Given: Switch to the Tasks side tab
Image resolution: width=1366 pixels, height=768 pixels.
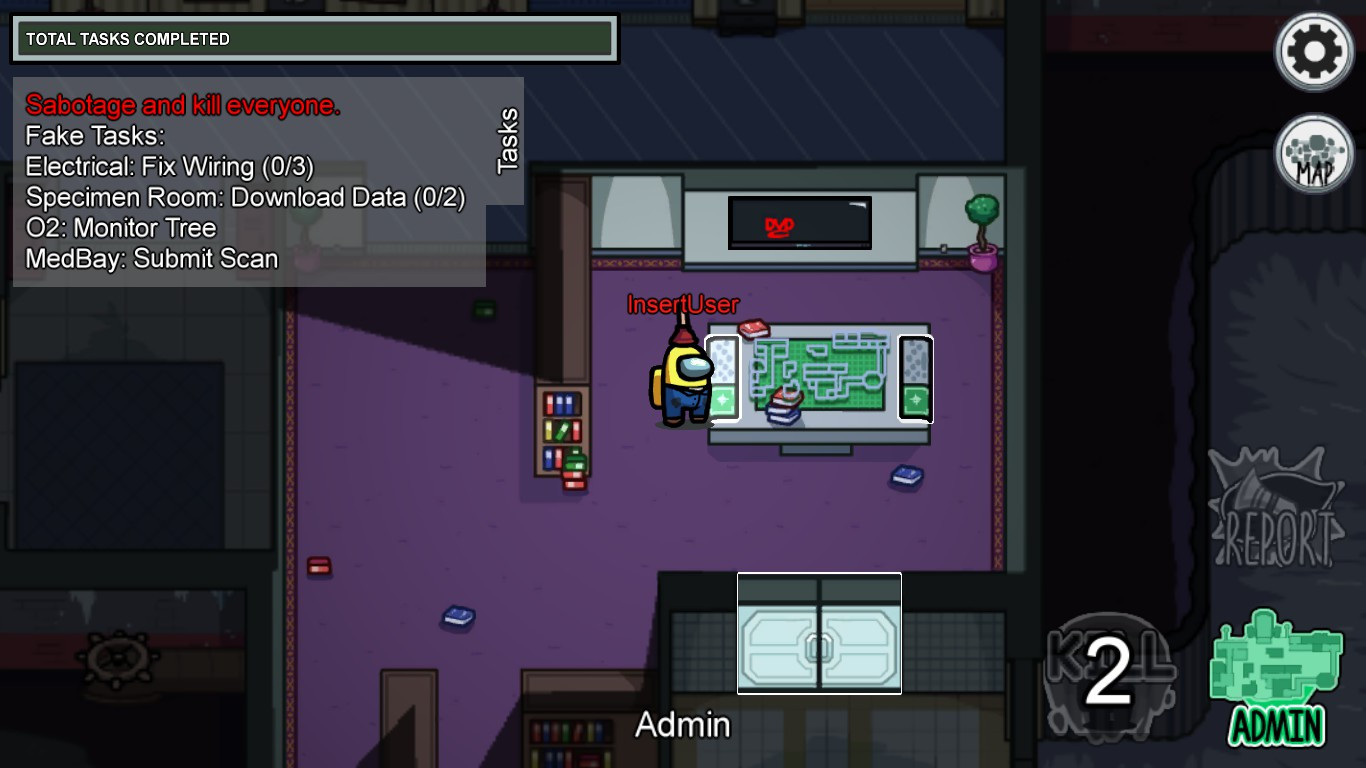Looking at the screenshot, I should 507,140.
